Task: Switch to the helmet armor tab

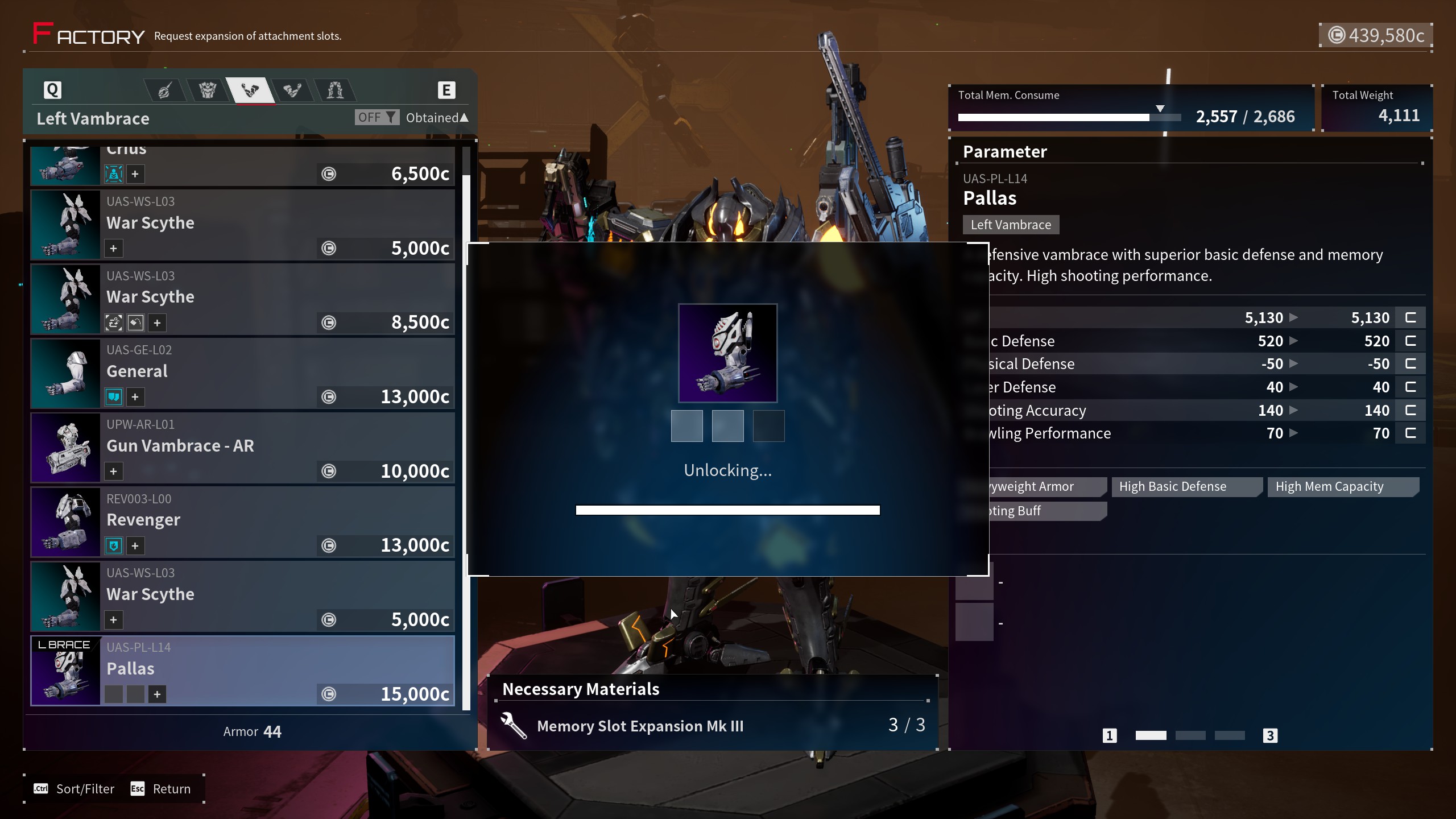Action: pyautogui.click(x=164, y=90)
